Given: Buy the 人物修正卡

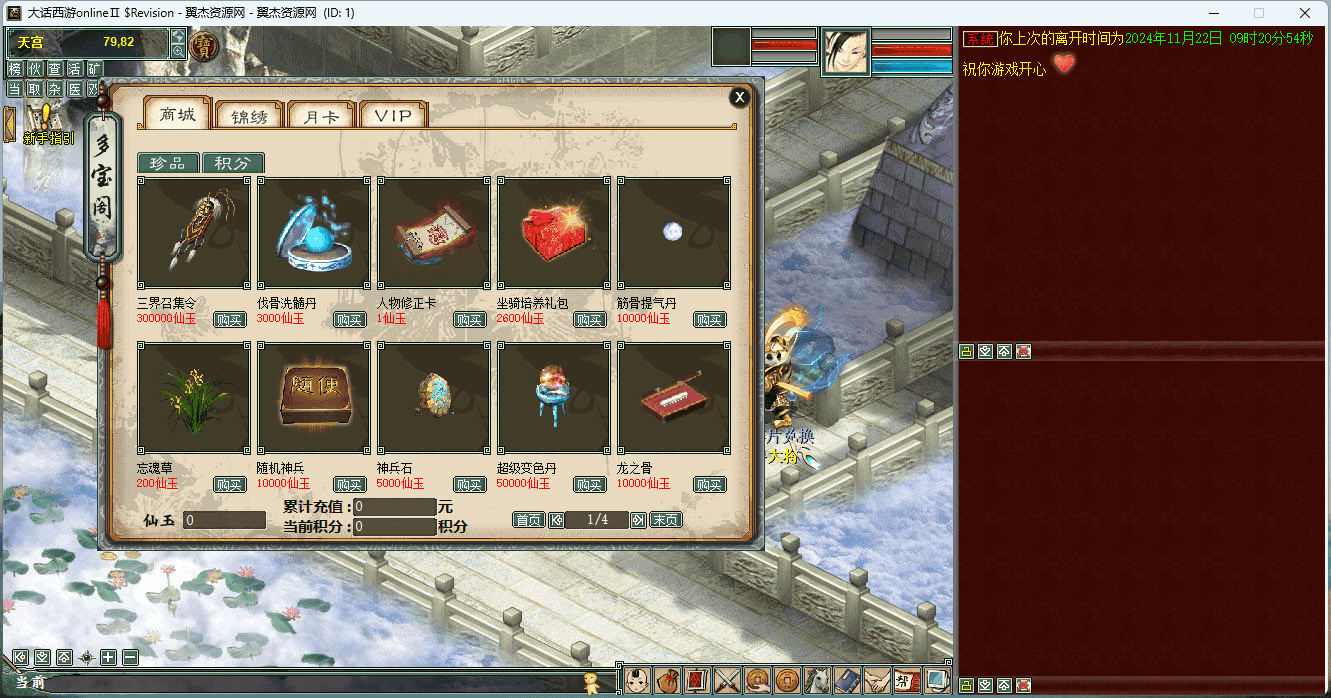Looking at the screenshot, I should (x=469, y=320).
